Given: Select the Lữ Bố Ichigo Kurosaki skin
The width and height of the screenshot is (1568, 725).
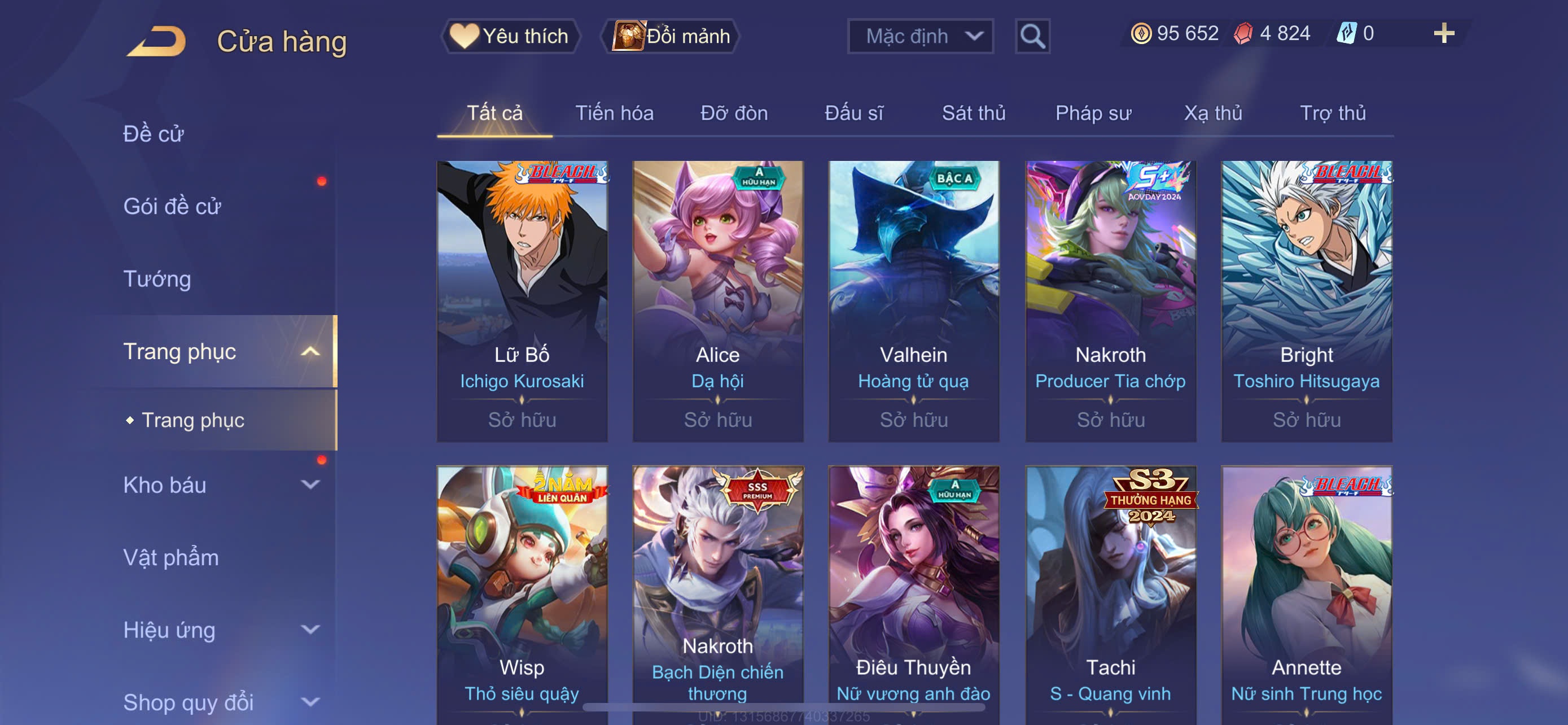Looking at the screenshot, I should tap(522, 301).
